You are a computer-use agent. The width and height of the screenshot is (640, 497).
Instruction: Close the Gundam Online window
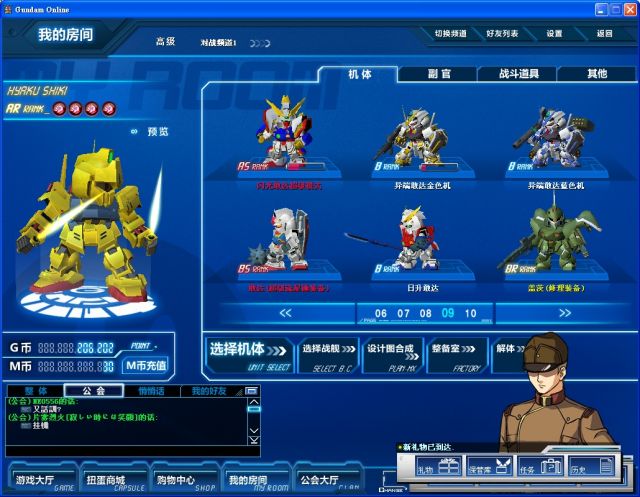pyautogui.click(x=630, y=8)
